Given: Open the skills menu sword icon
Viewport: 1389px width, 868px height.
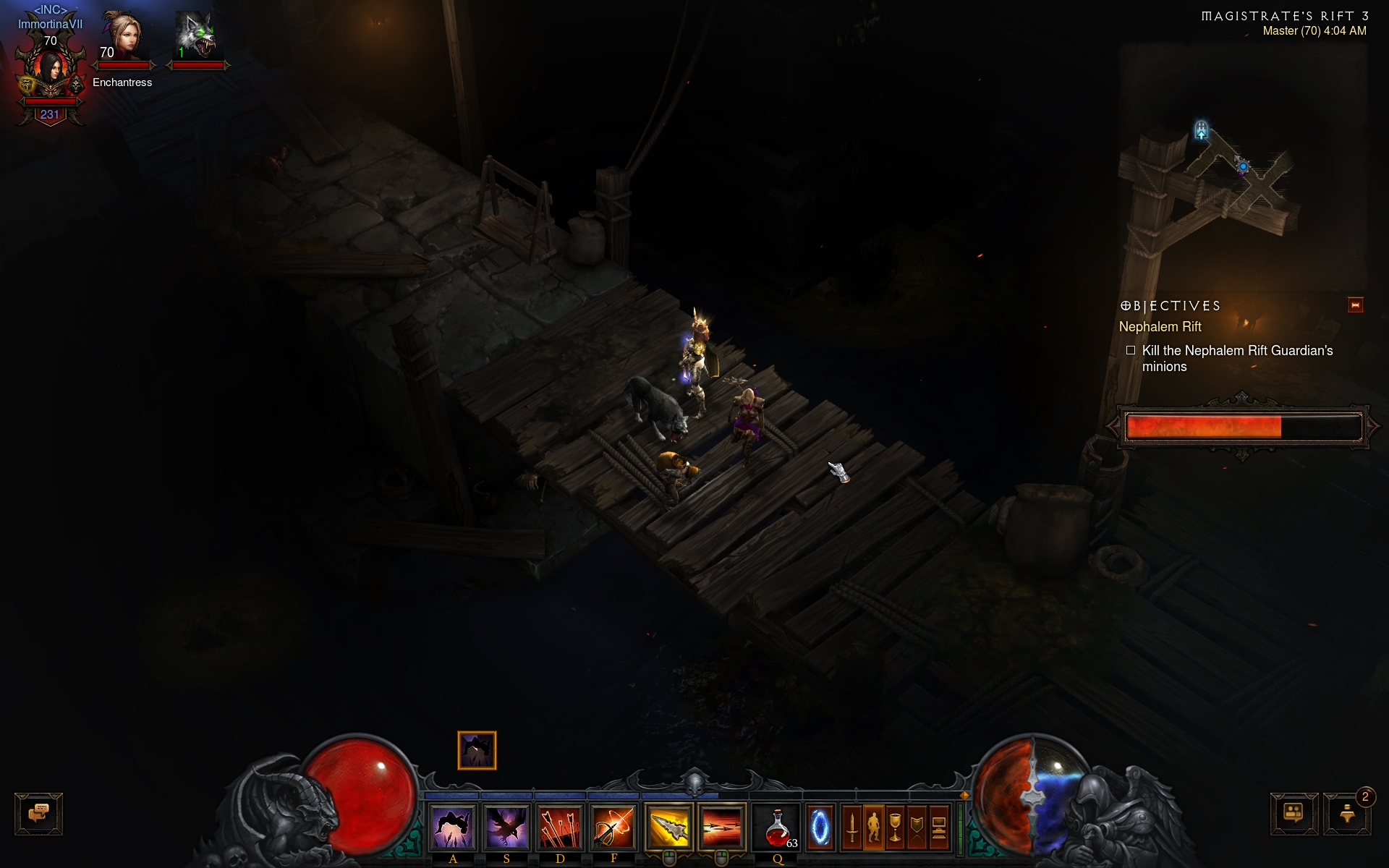Looking at the screenshot, I should click(851, 827).
